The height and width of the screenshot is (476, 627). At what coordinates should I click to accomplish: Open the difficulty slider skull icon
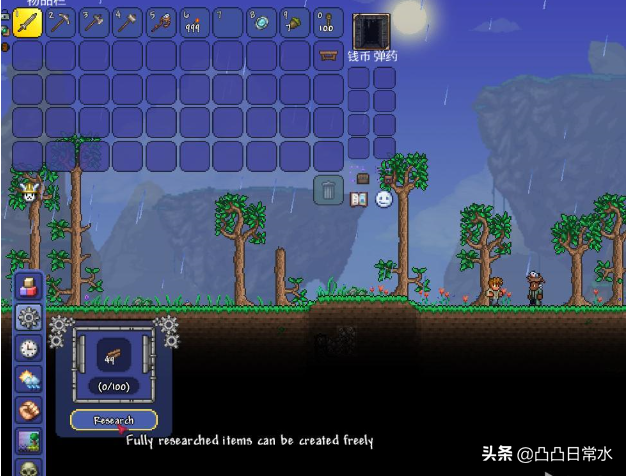coord(28,468)
